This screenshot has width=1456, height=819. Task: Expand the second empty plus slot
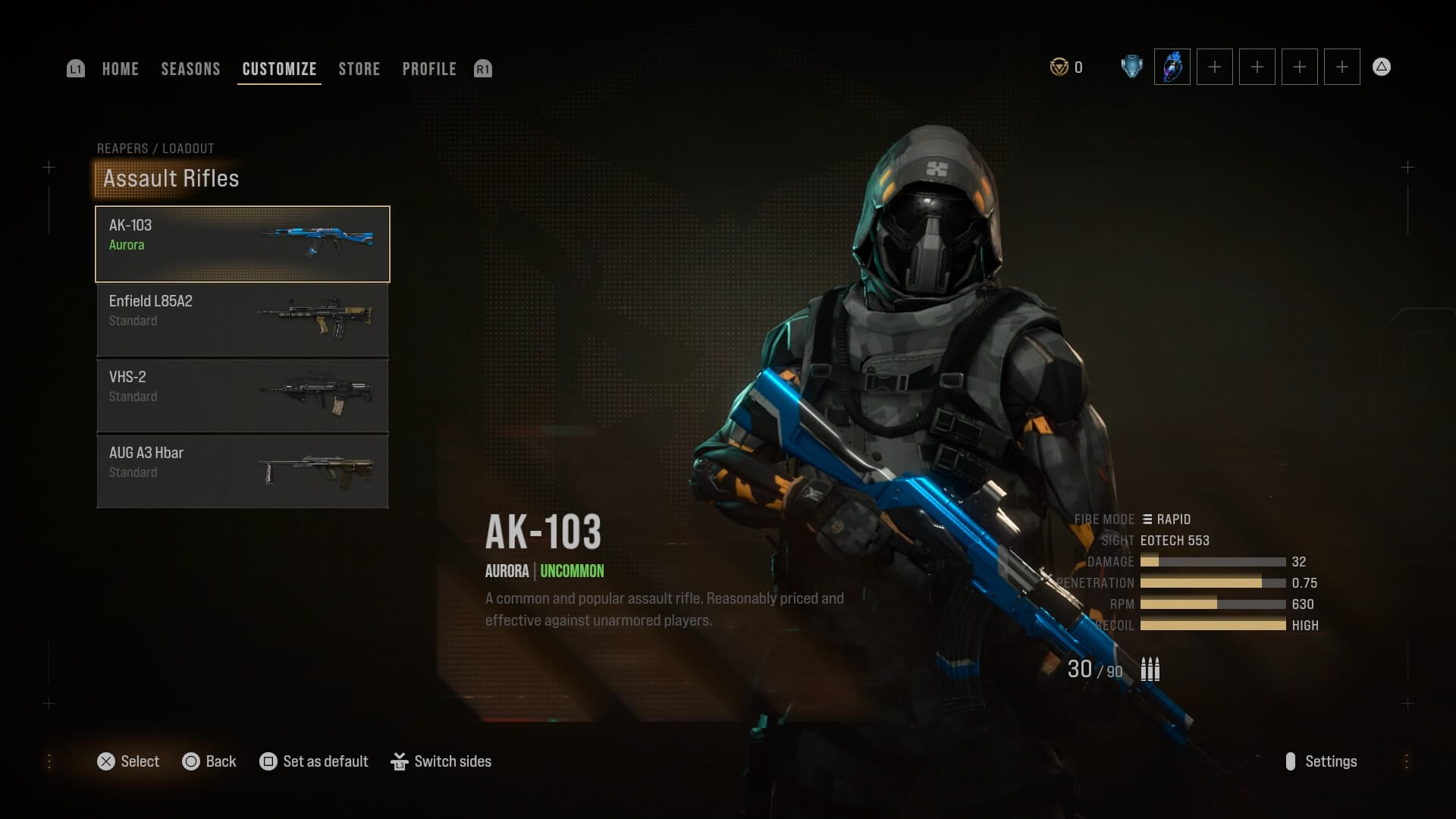coord(1257,67)
